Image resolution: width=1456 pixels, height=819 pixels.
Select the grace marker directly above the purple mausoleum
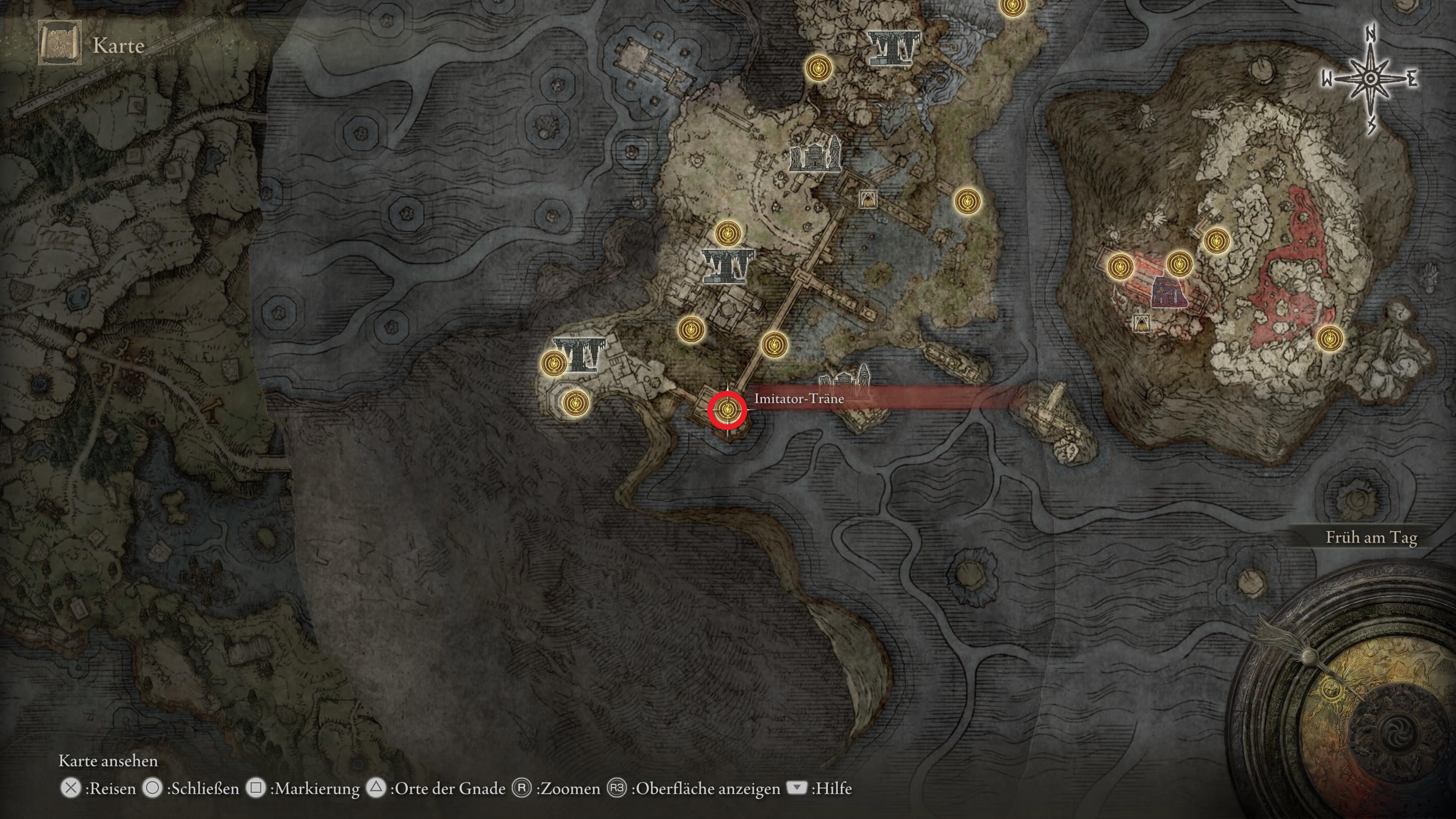(1179, 263)
